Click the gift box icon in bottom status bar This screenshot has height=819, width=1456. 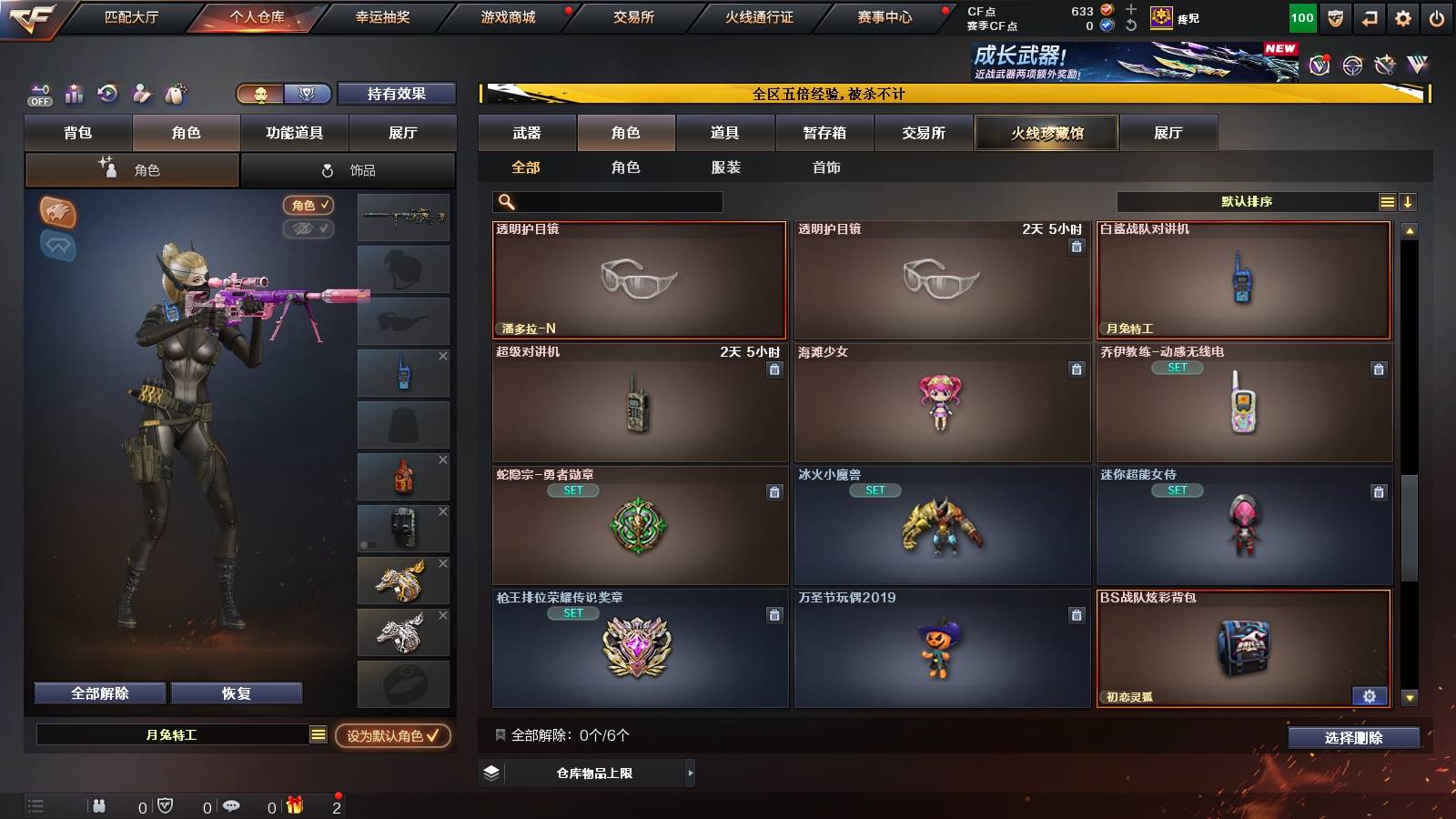293,805
